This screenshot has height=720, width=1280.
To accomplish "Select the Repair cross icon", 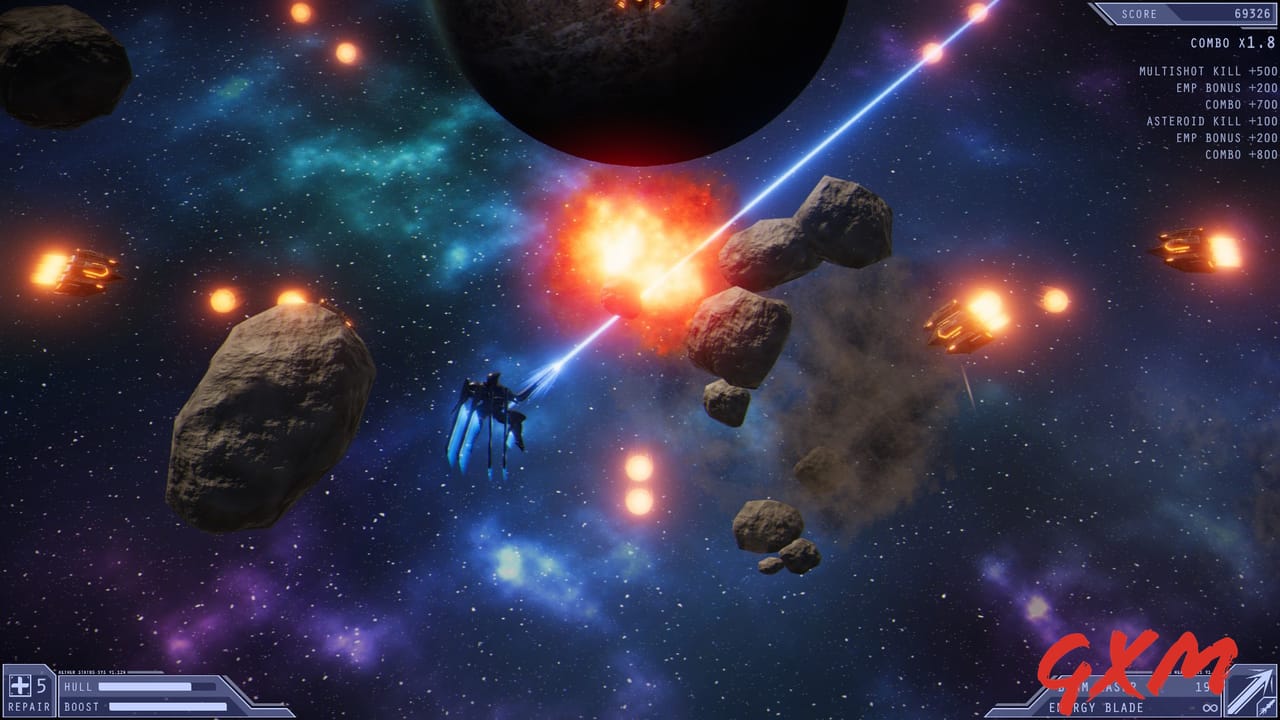I will [x=19, y=687].
